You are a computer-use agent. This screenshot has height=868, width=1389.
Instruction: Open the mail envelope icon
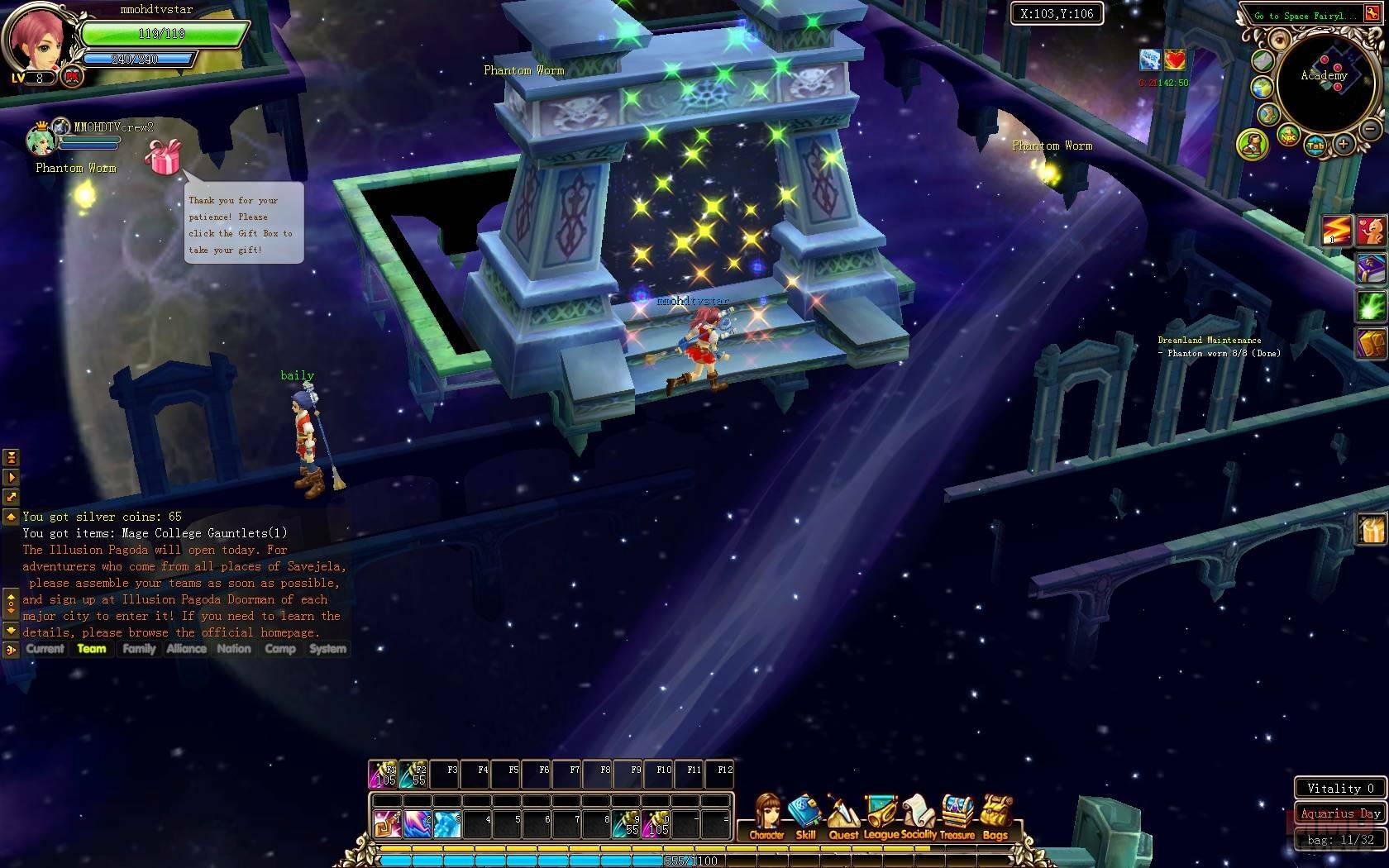[1262, 60]
